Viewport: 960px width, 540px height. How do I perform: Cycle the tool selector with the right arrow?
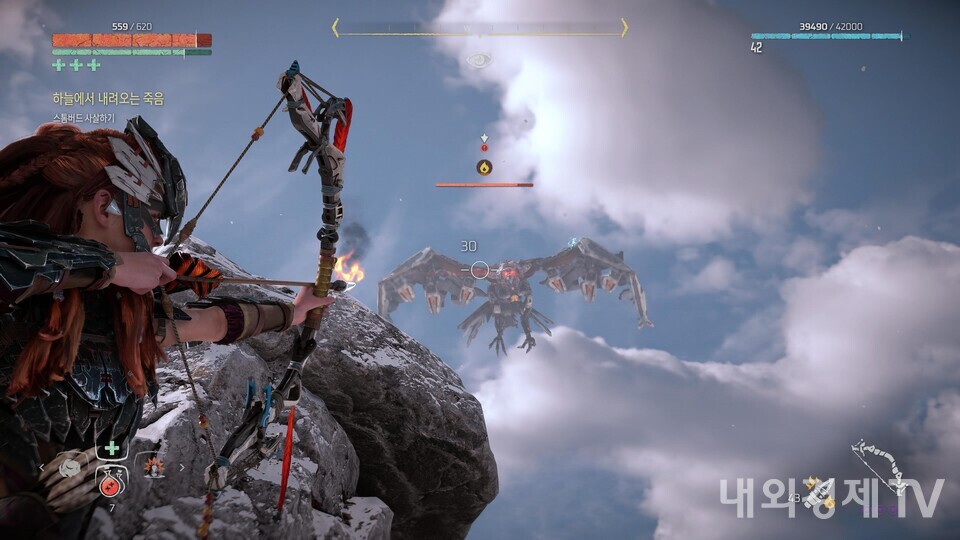coord(182,467)
